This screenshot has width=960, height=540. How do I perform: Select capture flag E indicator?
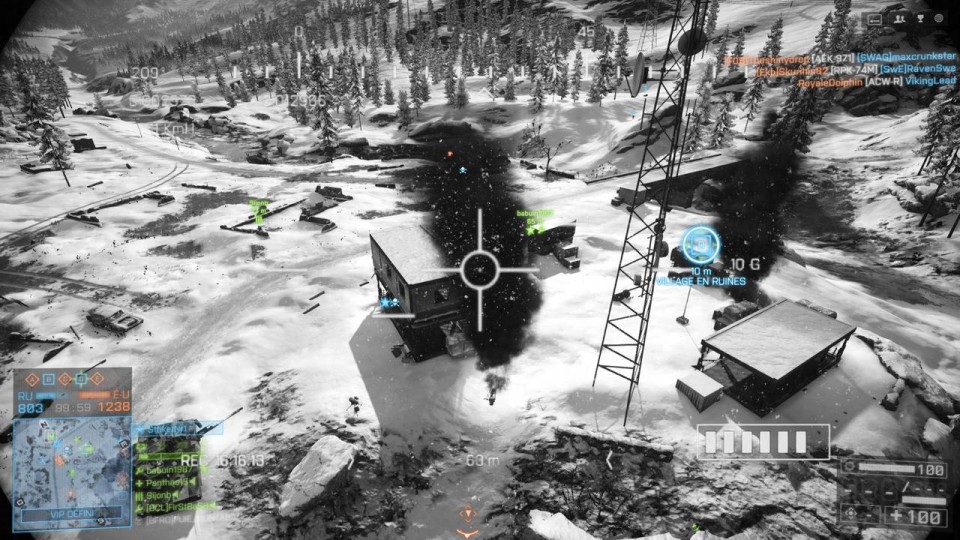click(x=96, y=380)
